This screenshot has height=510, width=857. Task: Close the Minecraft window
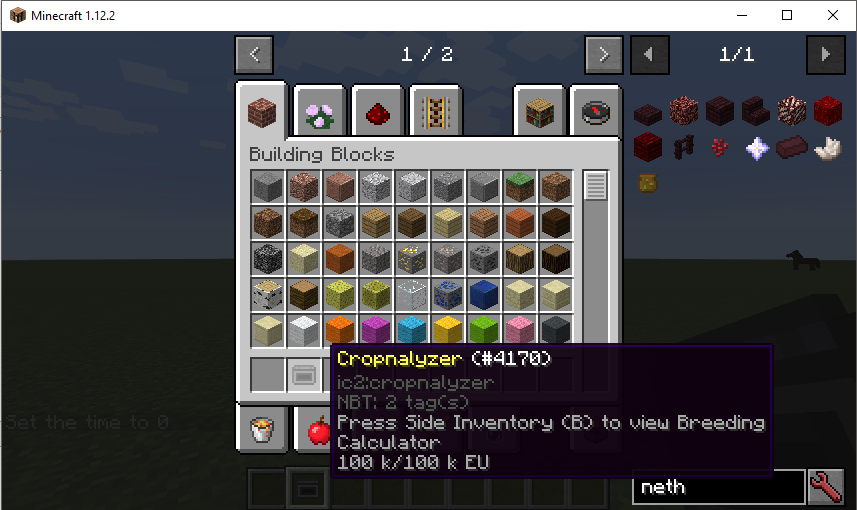coord(832,15)
